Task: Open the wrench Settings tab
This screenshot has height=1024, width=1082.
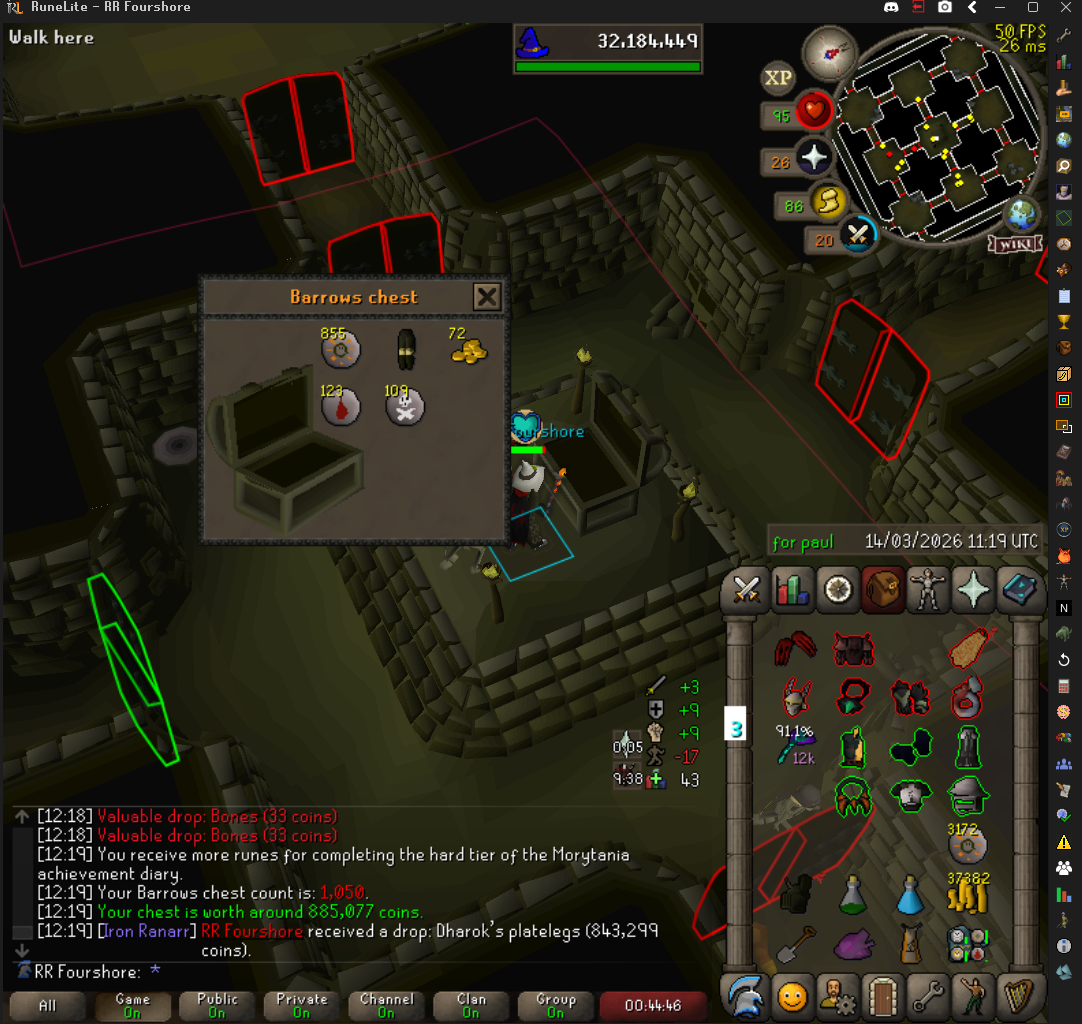Action: (928, 995)
